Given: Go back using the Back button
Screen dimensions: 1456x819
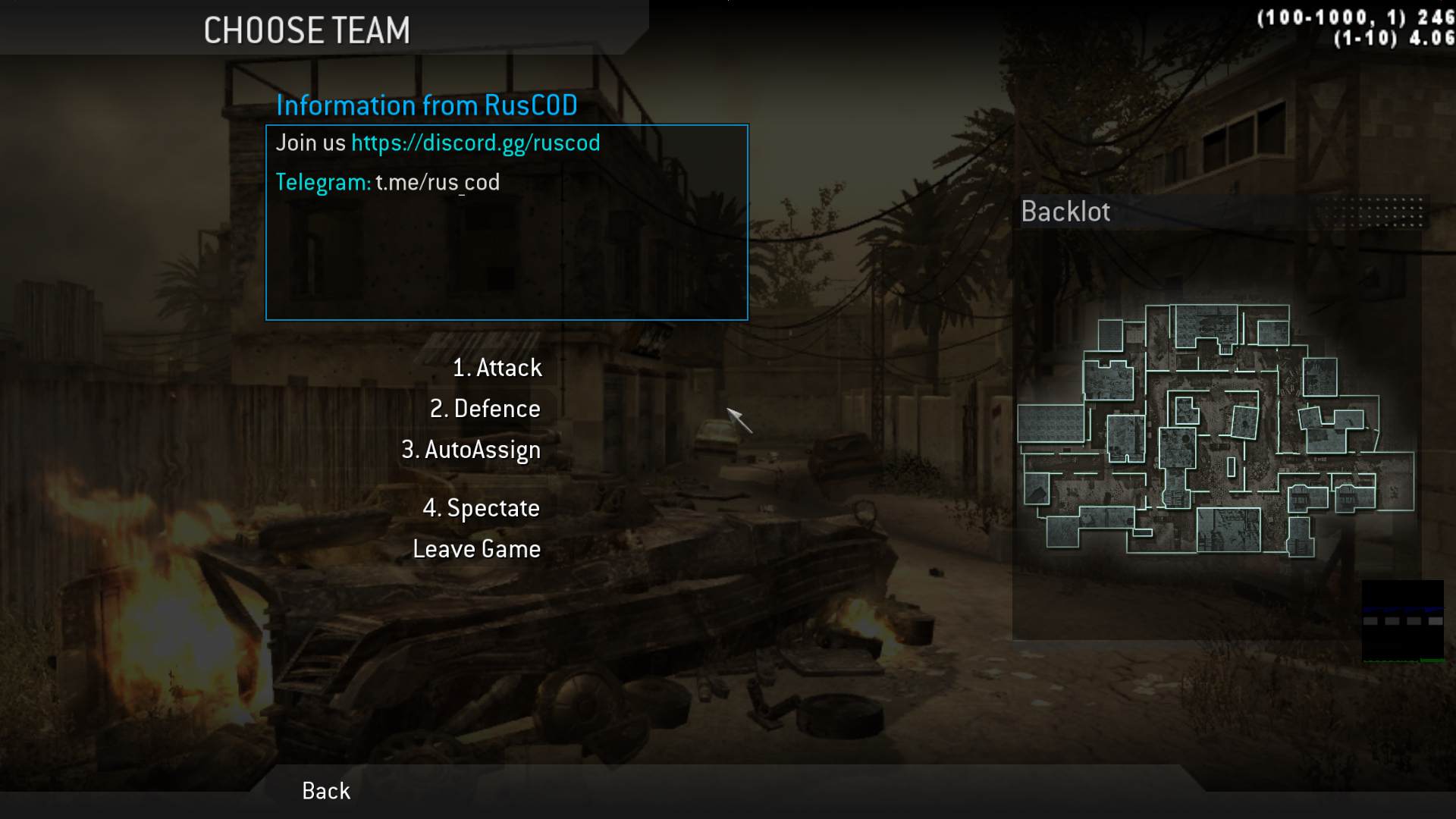Looking at the screenshot, I should point(326,791).
